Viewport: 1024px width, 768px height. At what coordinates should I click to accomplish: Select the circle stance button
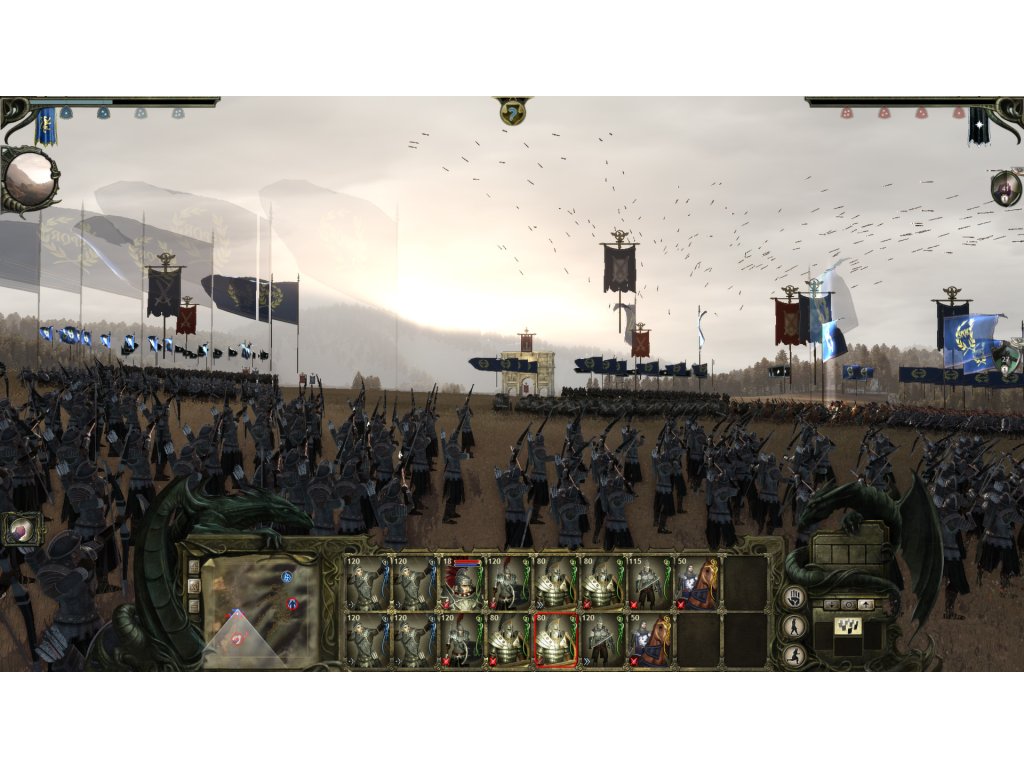tap(847, 605)
